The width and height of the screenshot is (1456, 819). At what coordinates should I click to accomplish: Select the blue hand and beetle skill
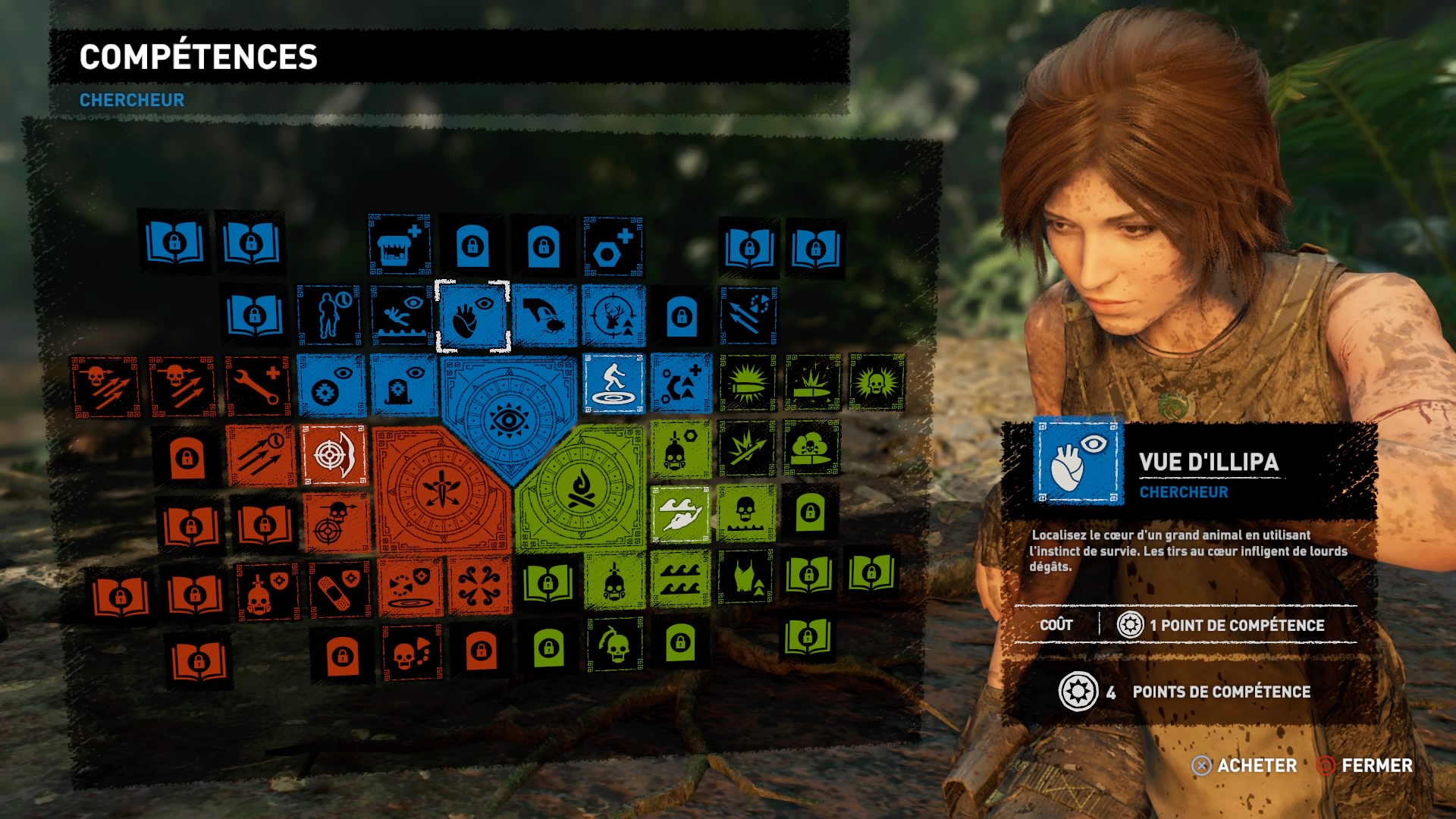[544, 316]
